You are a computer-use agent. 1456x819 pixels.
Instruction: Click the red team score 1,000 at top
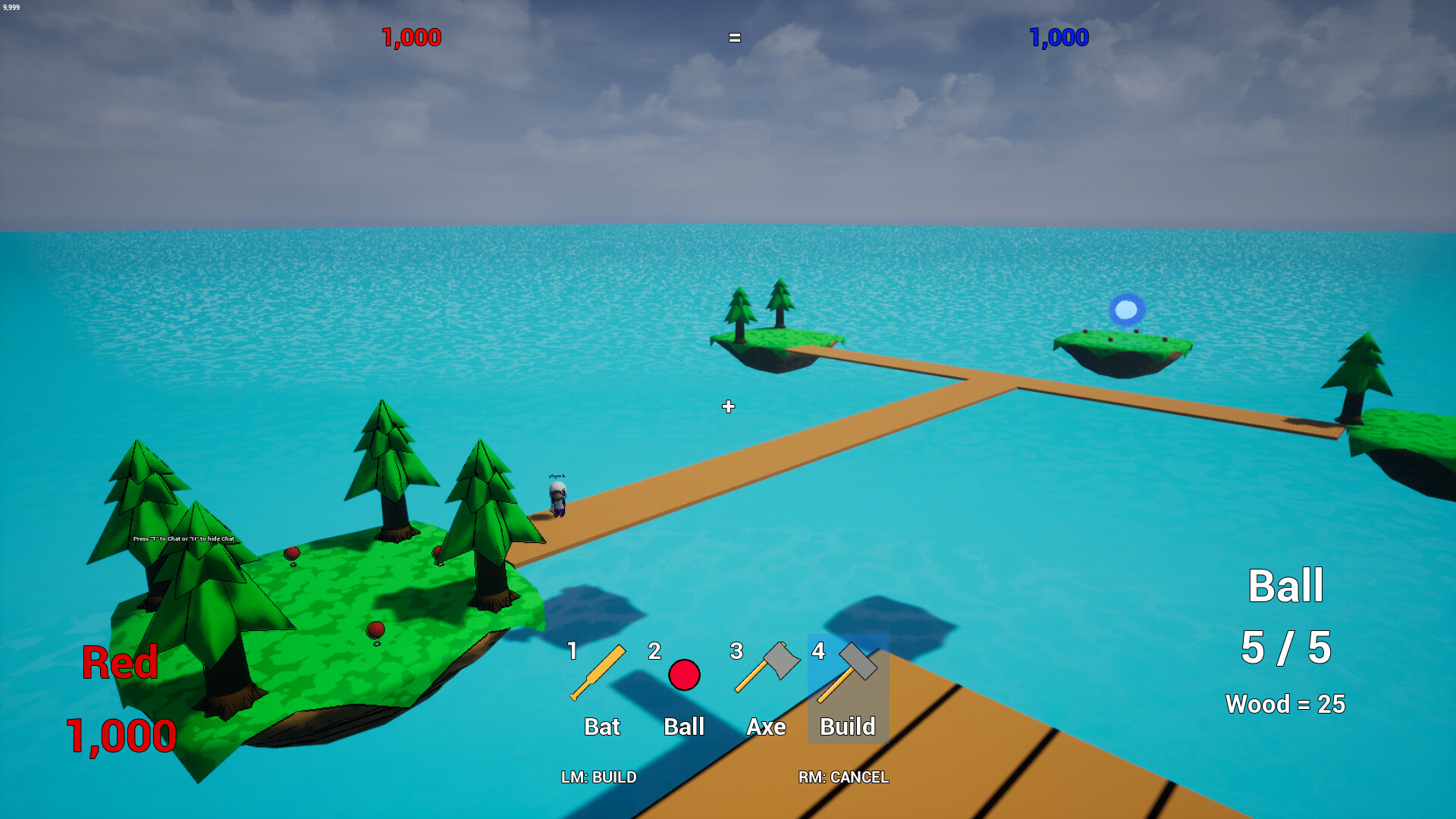click(x=410, y=36)
